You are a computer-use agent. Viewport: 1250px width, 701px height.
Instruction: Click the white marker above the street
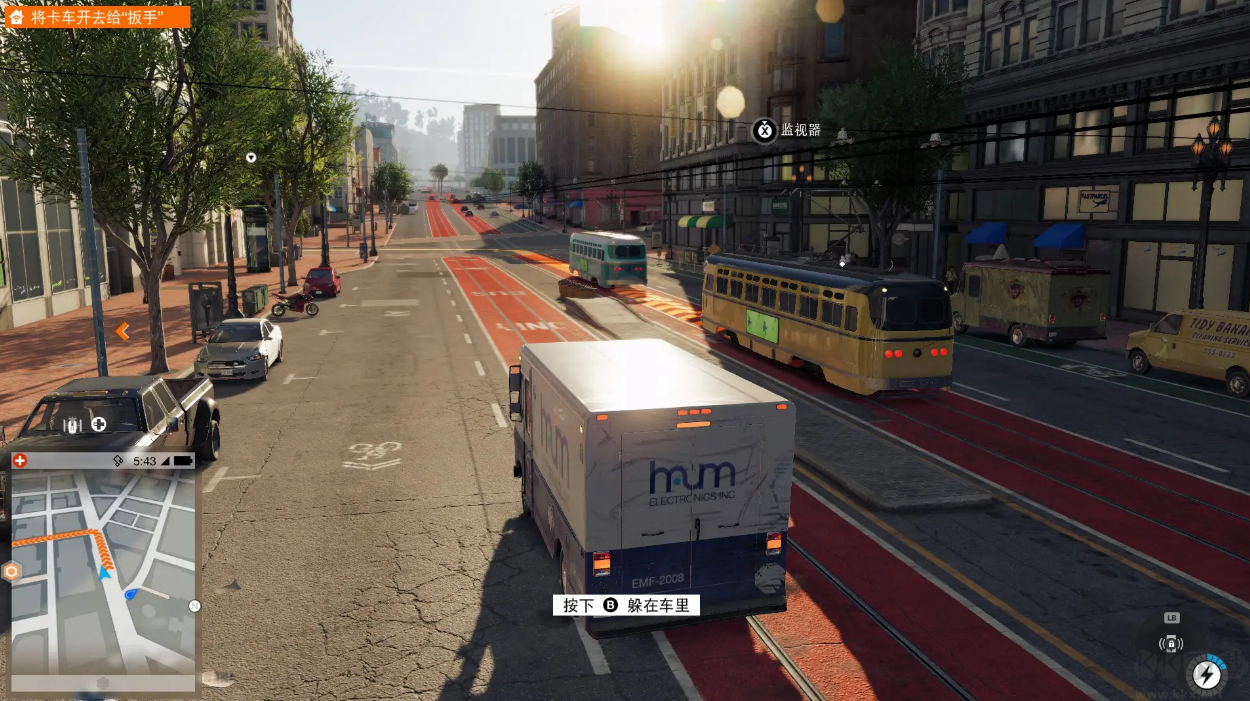251,157
